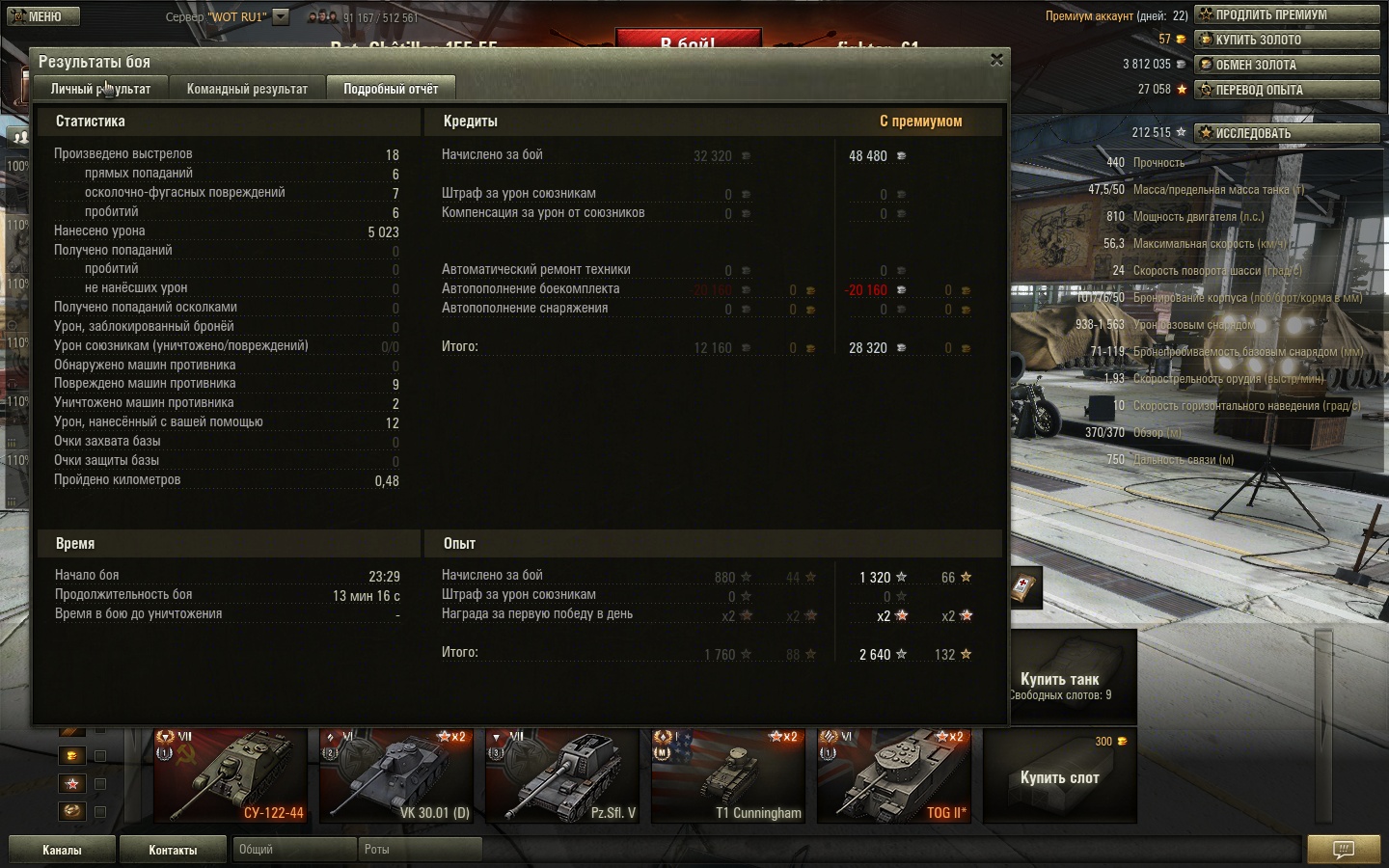Switch to Личный результат tab
This screenshot has width=1389, height=868.
pos(100,89)
